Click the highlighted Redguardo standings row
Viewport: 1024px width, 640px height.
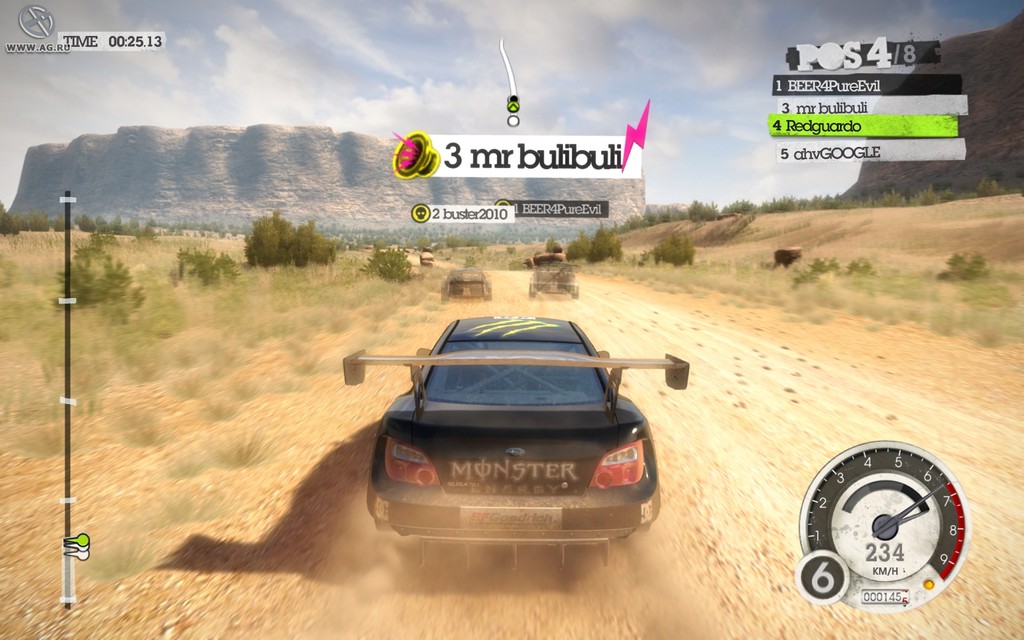(x=862, y=127)
